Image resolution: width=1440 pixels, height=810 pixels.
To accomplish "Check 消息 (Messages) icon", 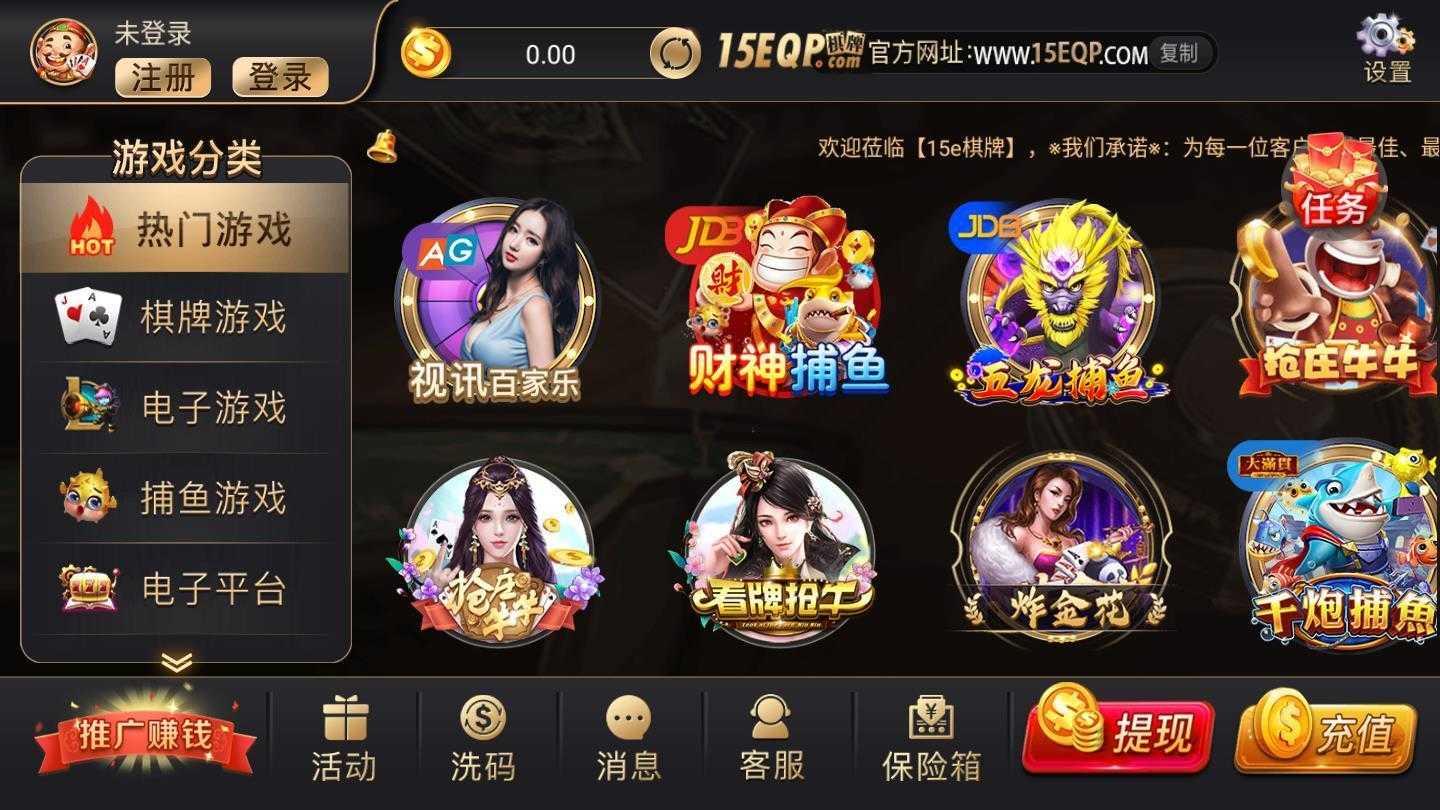I will tap(627, 730).
